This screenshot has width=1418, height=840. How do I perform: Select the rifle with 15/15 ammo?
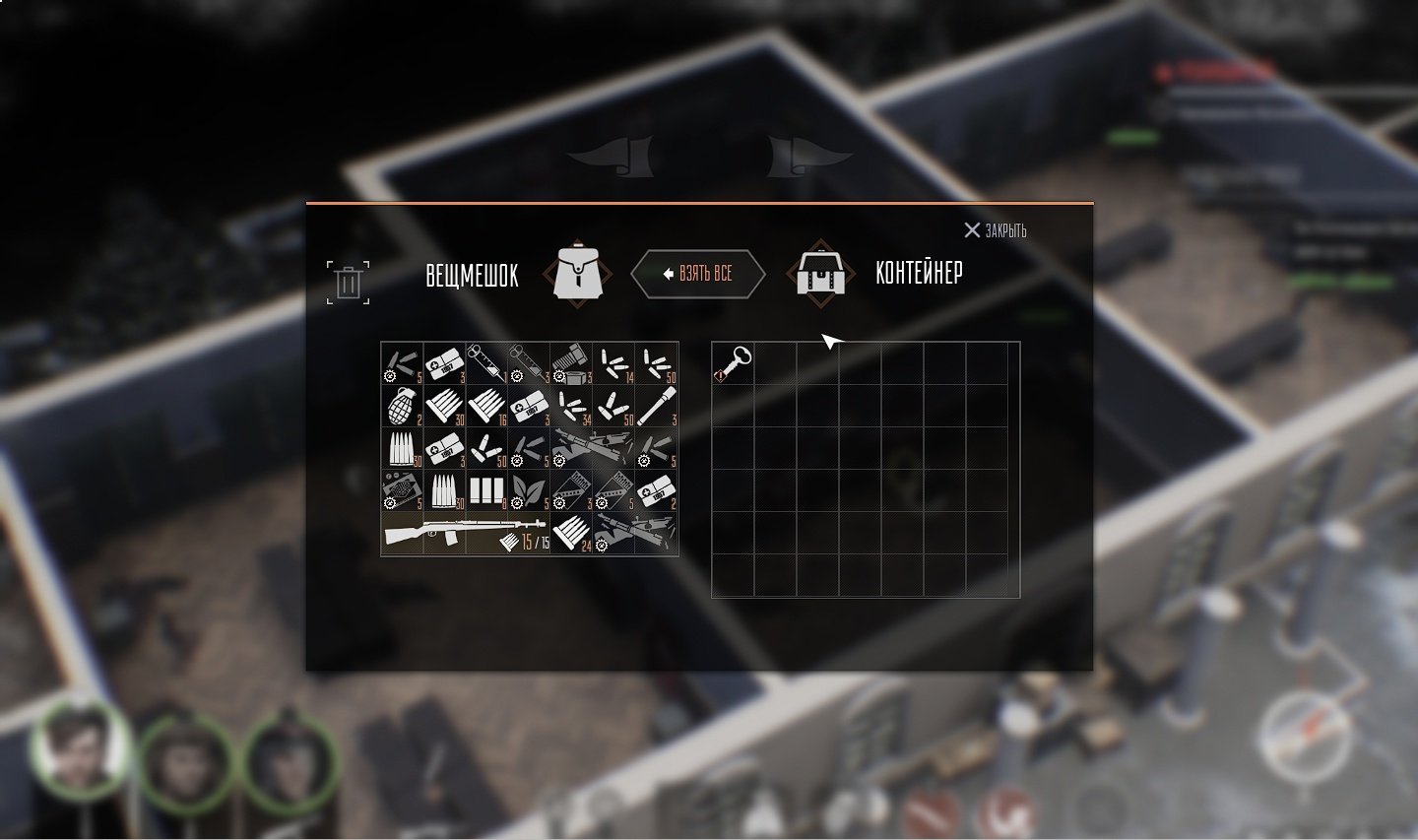(465, 534)
